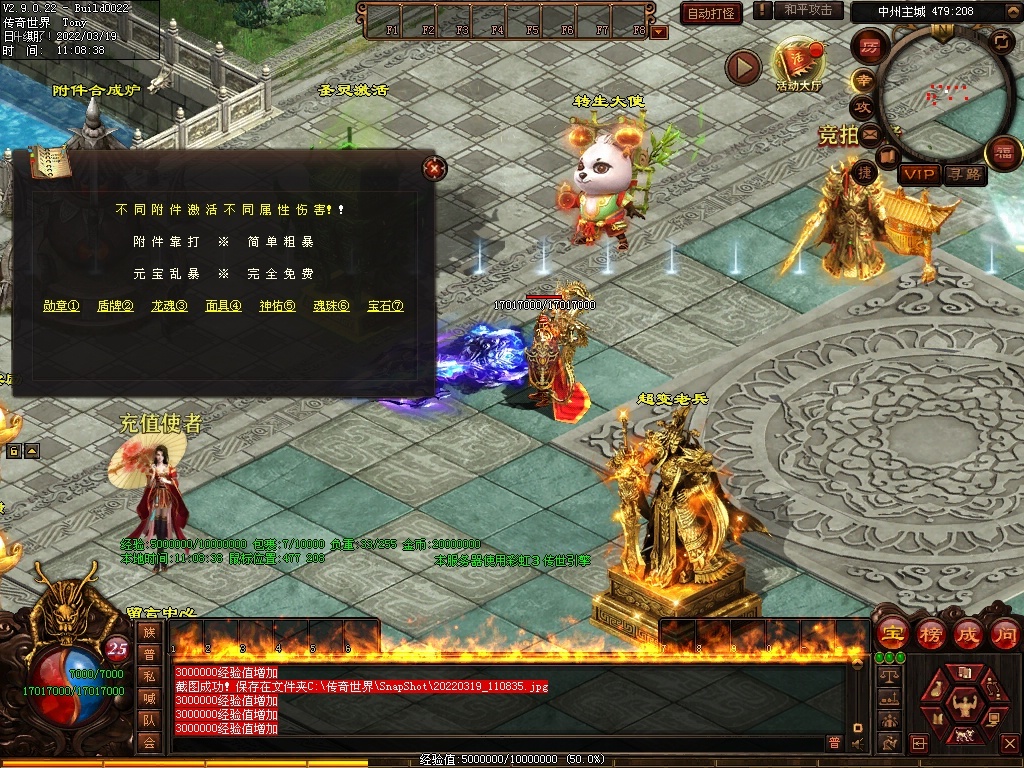Click the round play-arrow button
Screen dimensions: 1024x768
743,67
